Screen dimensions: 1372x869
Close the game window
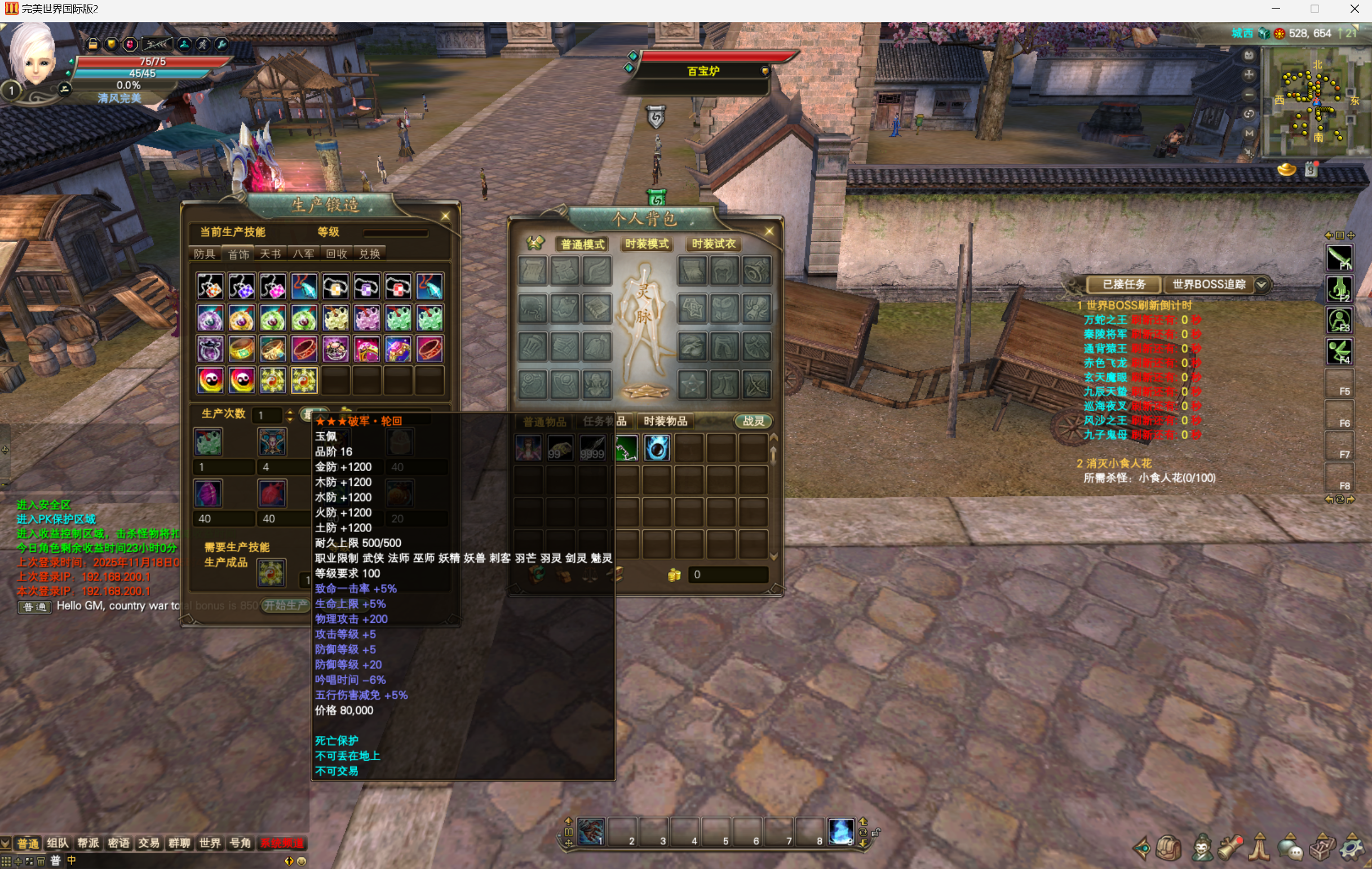pyautogui.click(x=1355, y=9)
